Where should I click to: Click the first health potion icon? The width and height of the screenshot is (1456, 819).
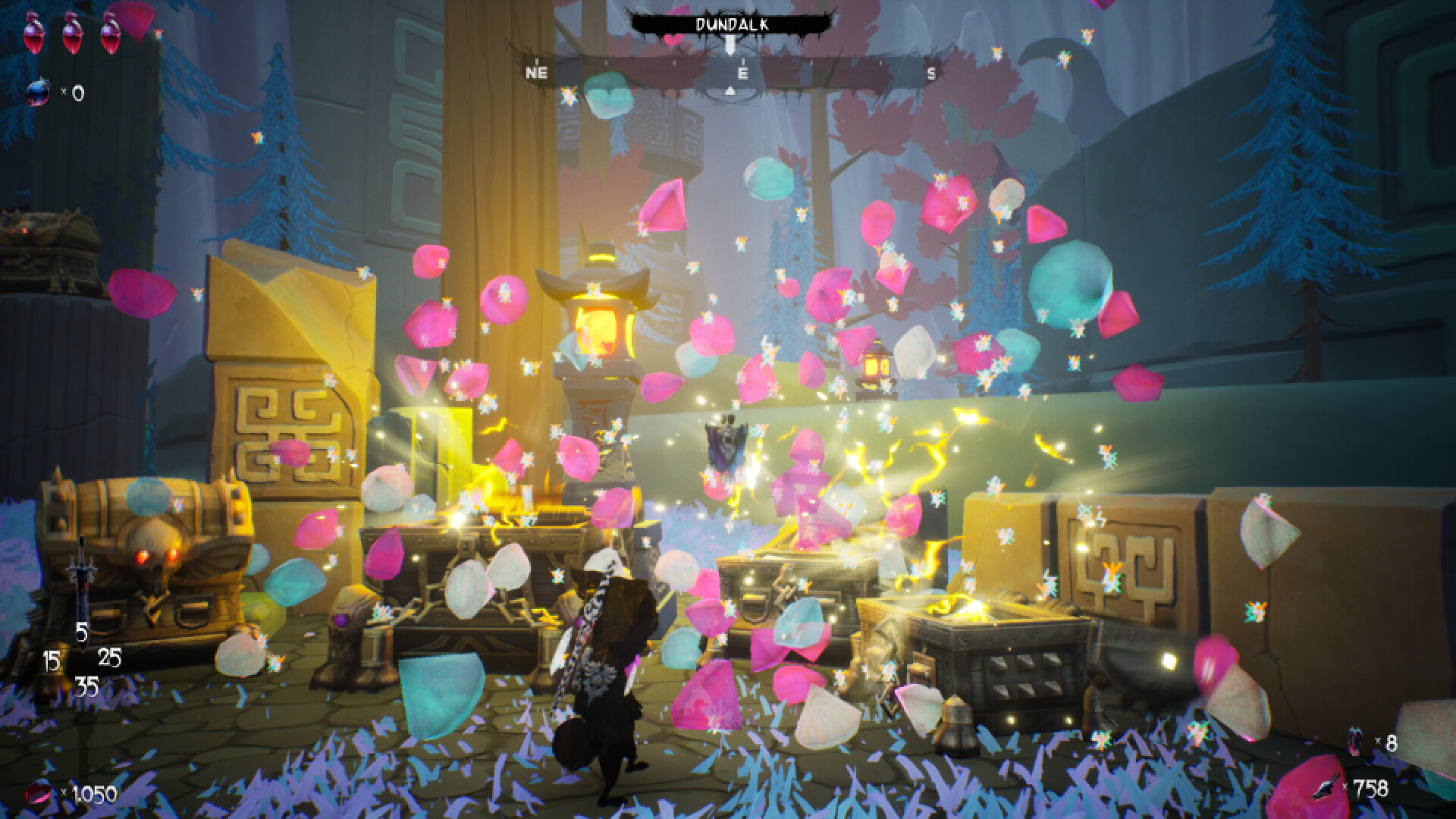32,34
